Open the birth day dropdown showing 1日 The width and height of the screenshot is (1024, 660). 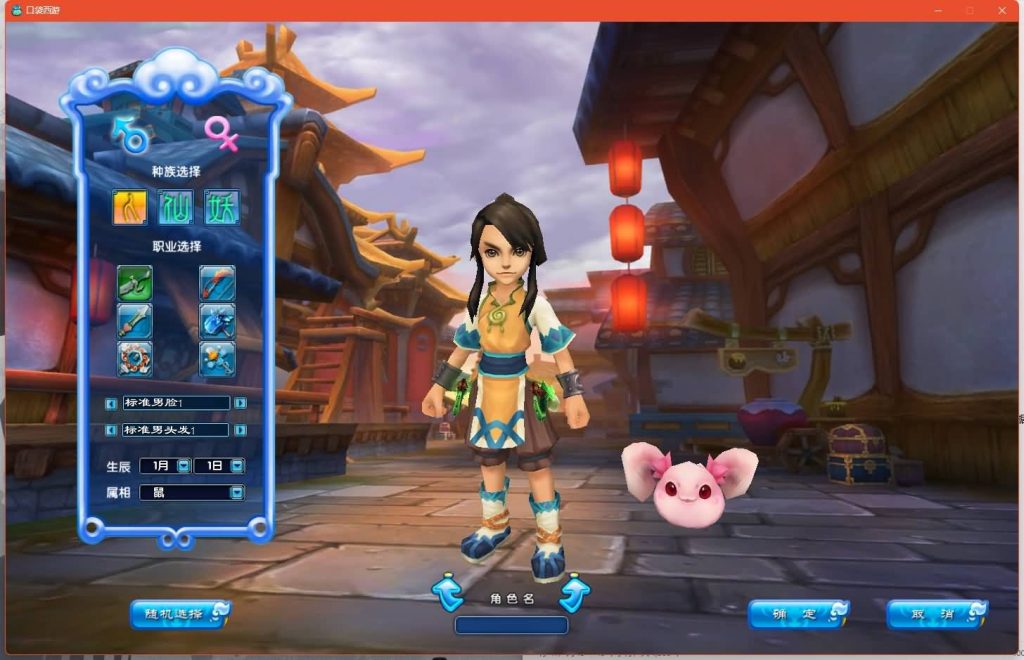point(237,466)
